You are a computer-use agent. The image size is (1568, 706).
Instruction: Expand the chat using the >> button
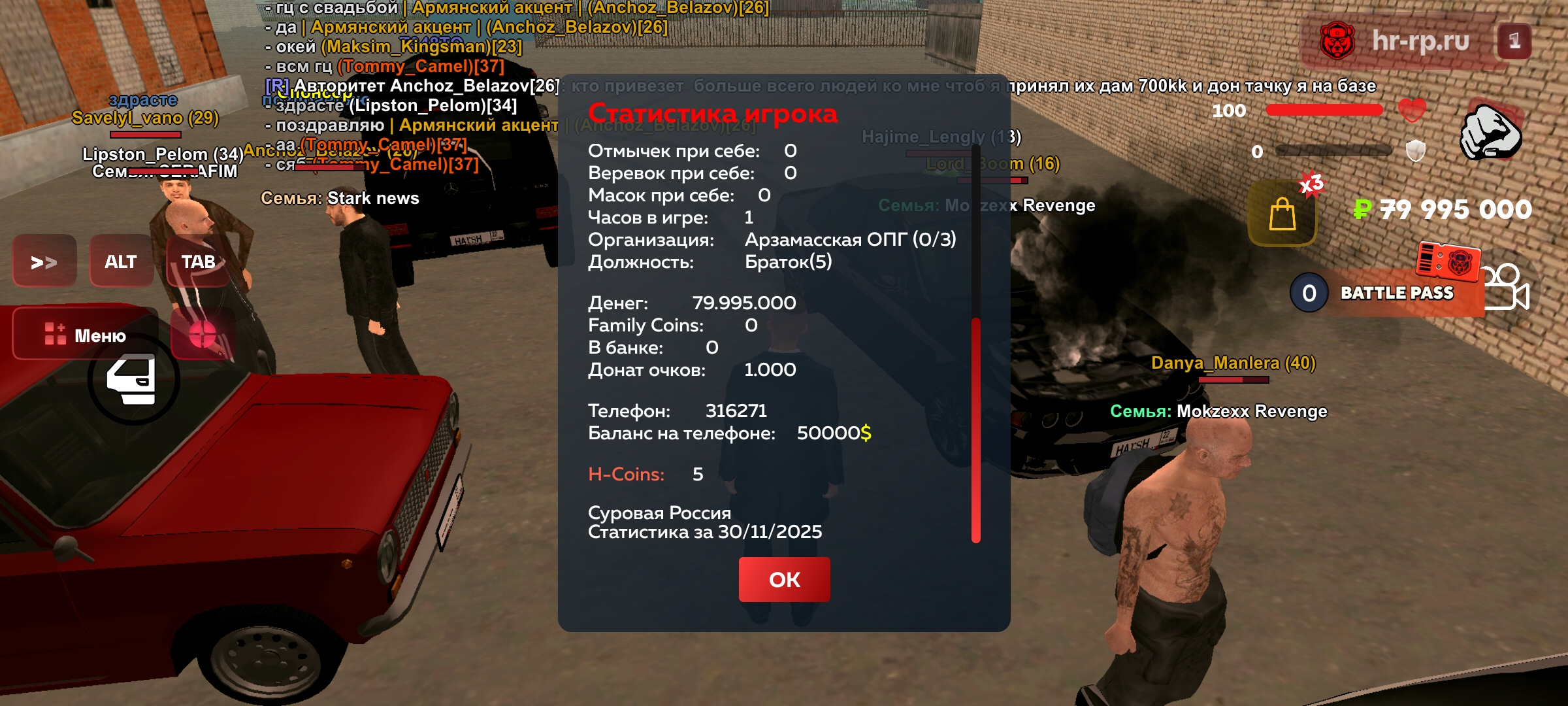[44, 261]
